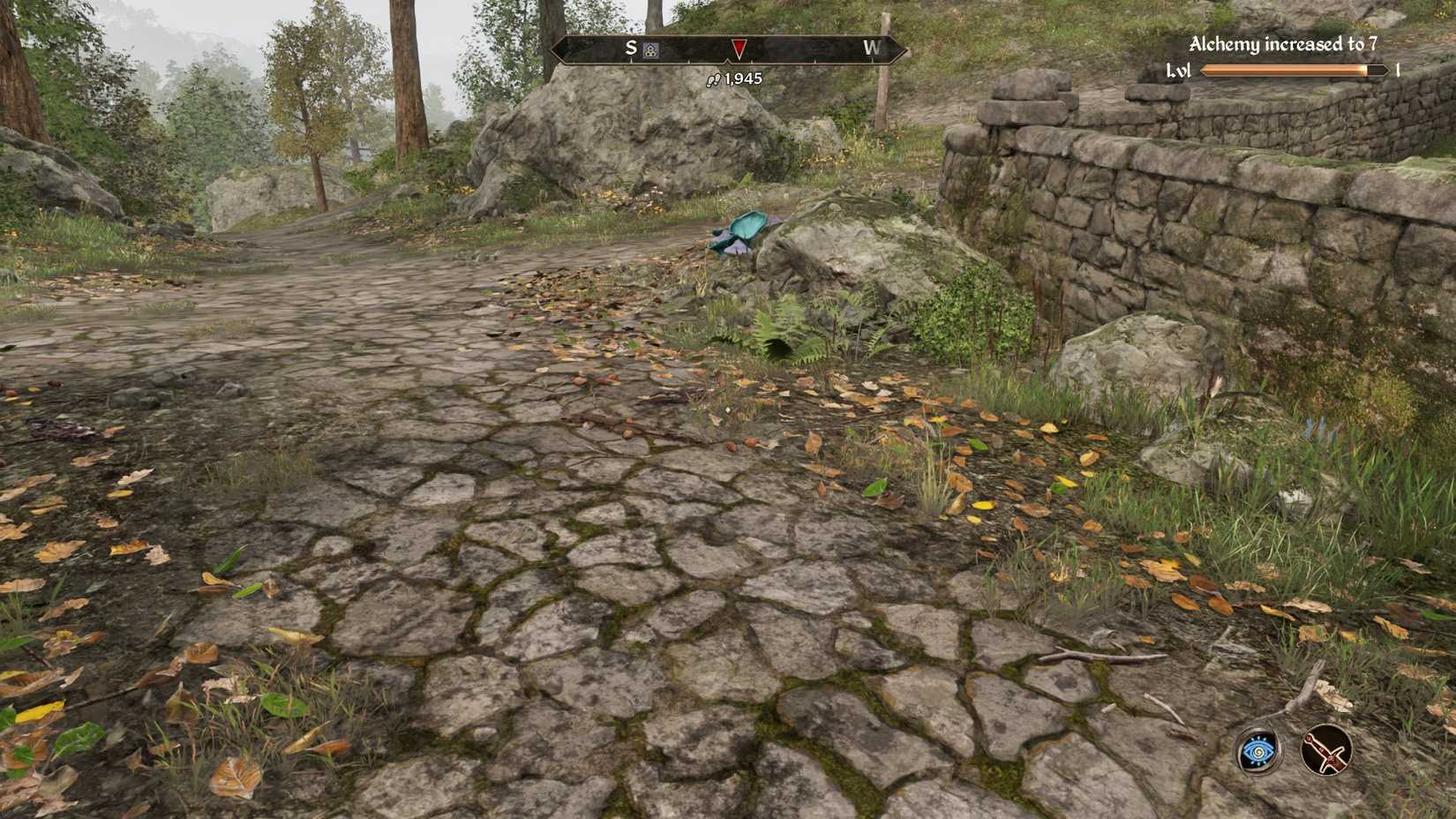Select the blue eye spell ability icon
The width and height of the screenshot is (1456, 819).
point(1257,752)
